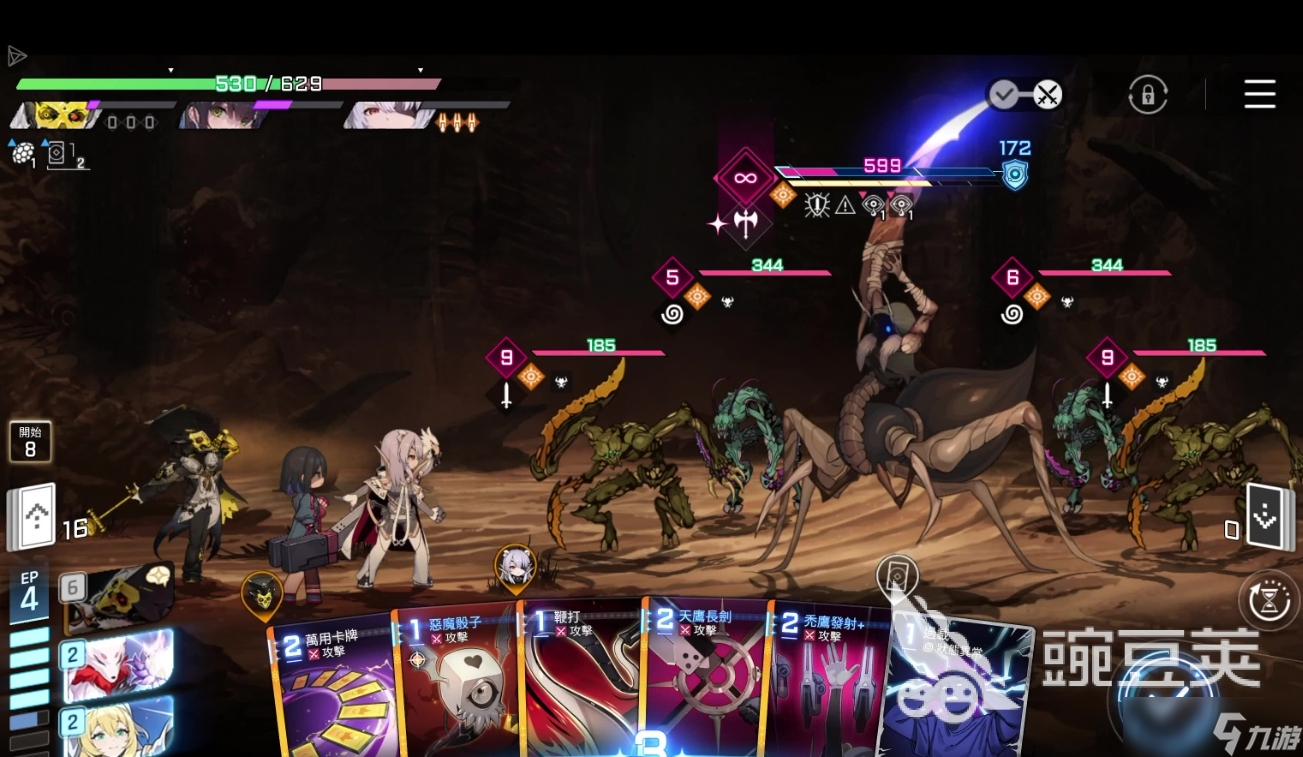
Task: Inspect the boss's blue shield icon
Action: tap(1015, 176)
